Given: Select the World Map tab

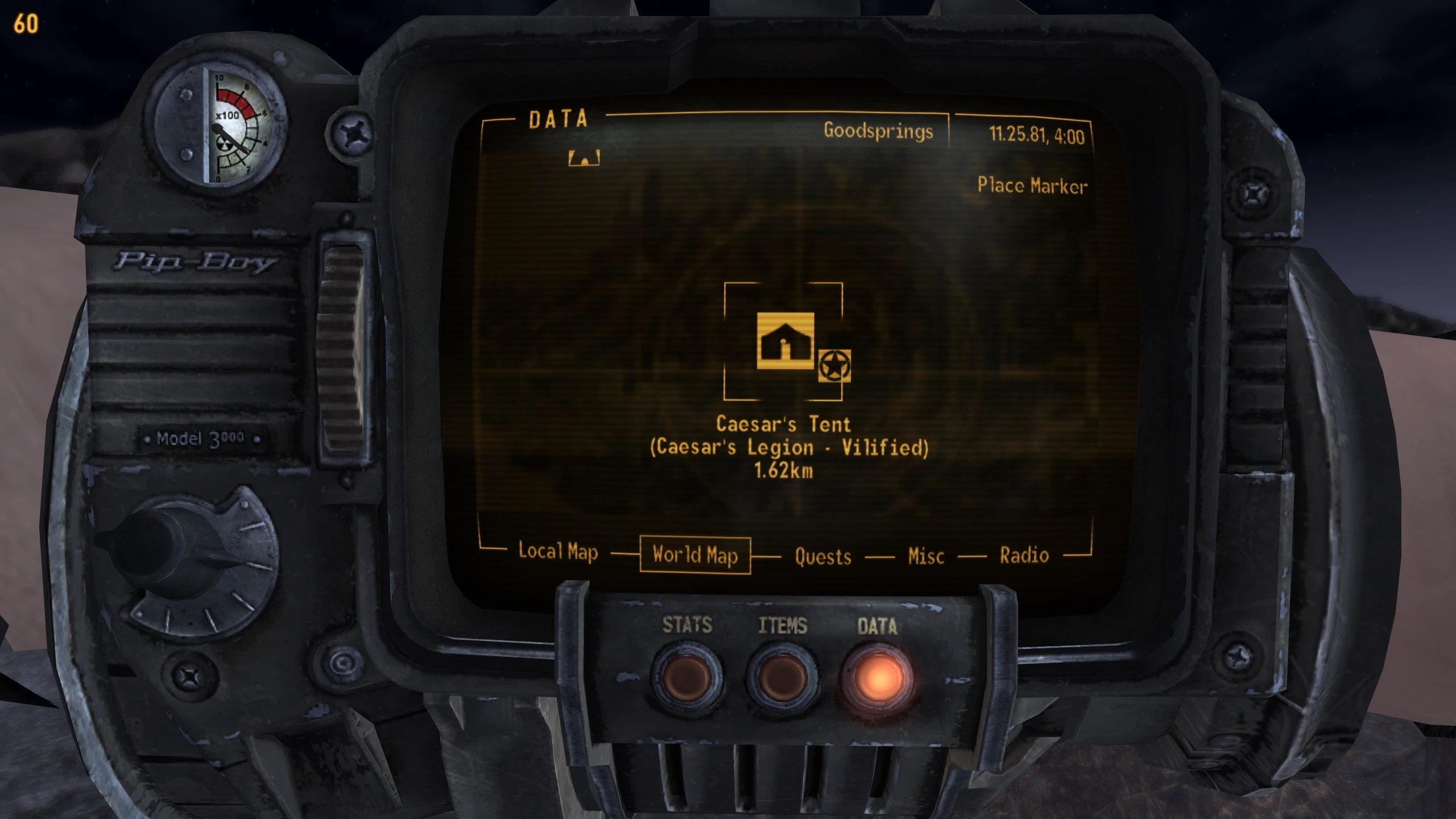Looking at the screenshot, I should (x=695, y=555).
